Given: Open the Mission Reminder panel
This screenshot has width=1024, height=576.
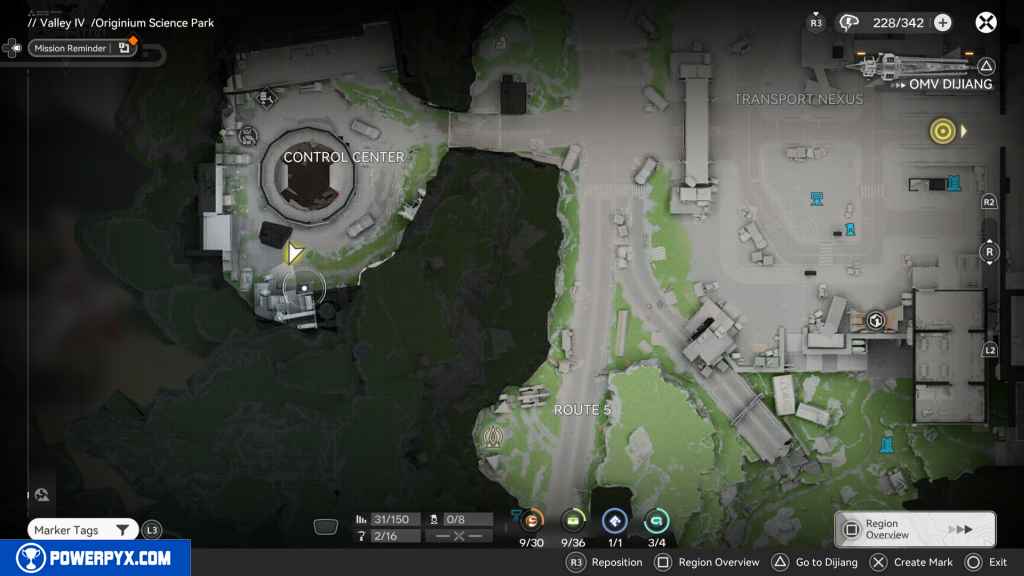Looking at the screenshot, I should [80, 48].
